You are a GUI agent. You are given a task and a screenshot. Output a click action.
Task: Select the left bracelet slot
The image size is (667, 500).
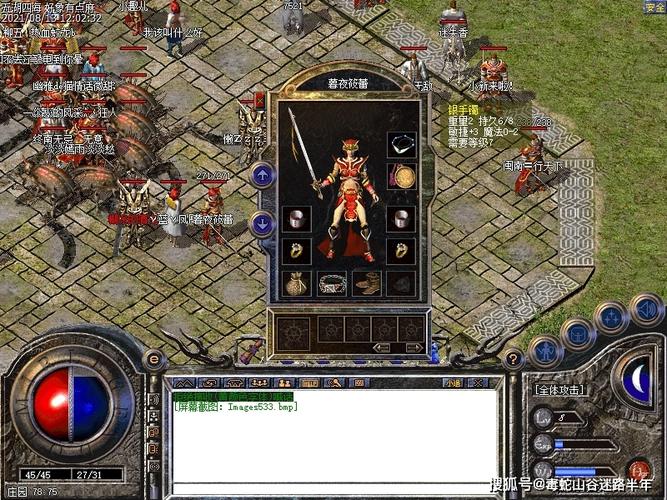[295, 217]
